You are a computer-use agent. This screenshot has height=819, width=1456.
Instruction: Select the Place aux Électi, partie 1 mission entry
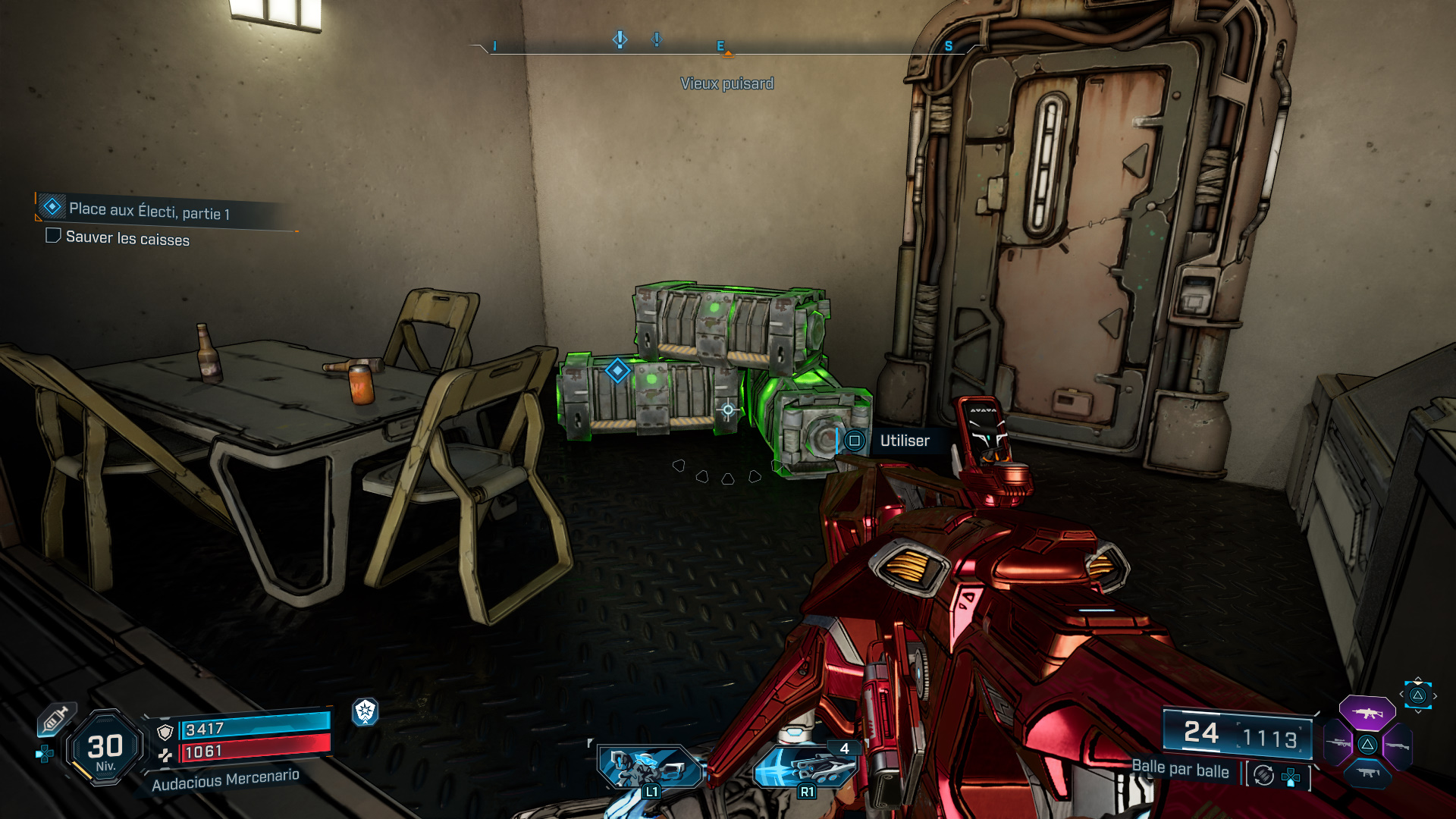click(149, 212)
